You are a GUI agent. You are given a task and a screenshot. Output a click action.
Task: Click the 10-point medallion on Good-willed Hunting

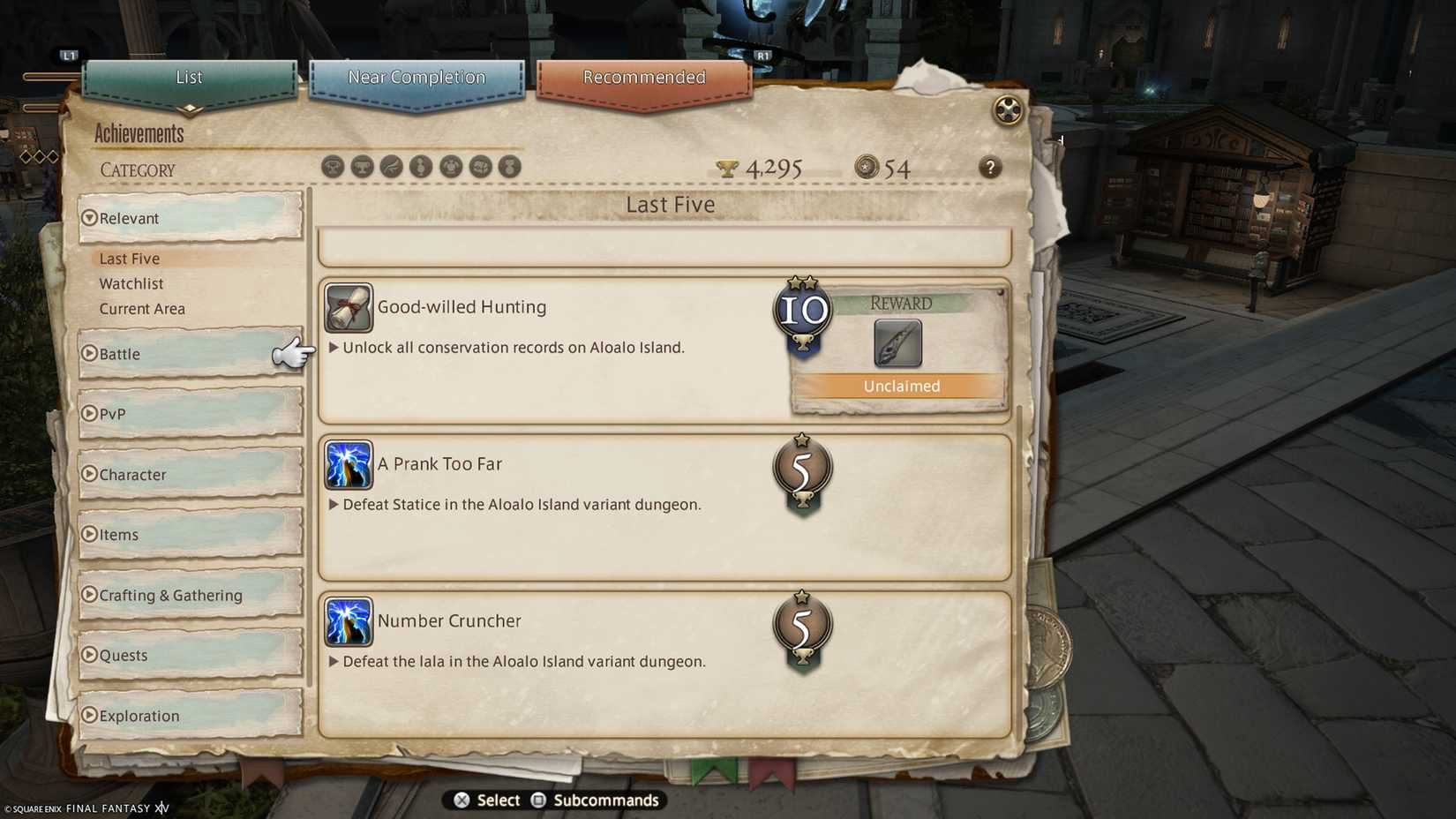tap(801, 311)
